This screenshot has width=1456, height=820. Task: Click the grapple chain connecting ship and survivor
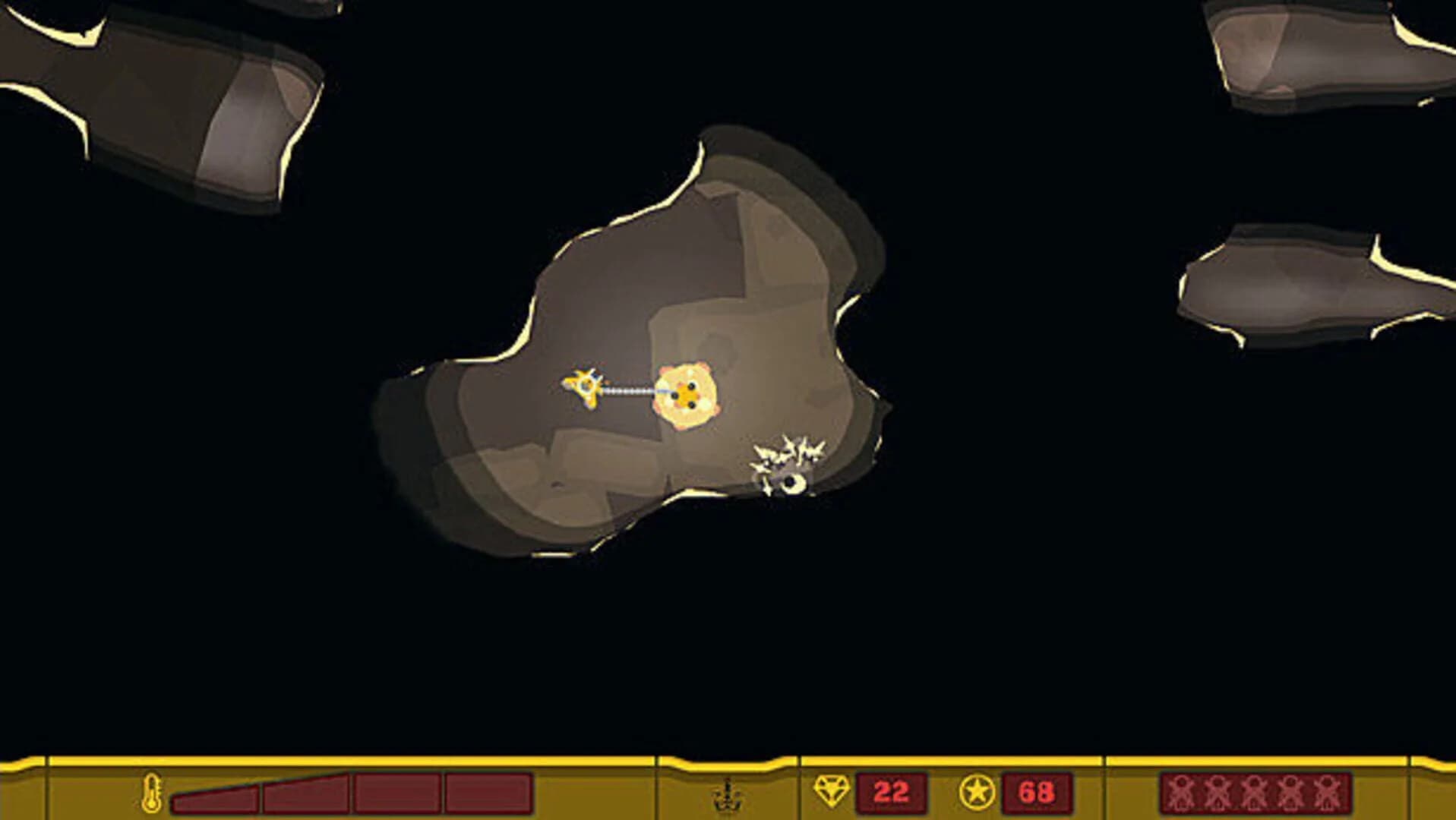[x=629, y=392]
